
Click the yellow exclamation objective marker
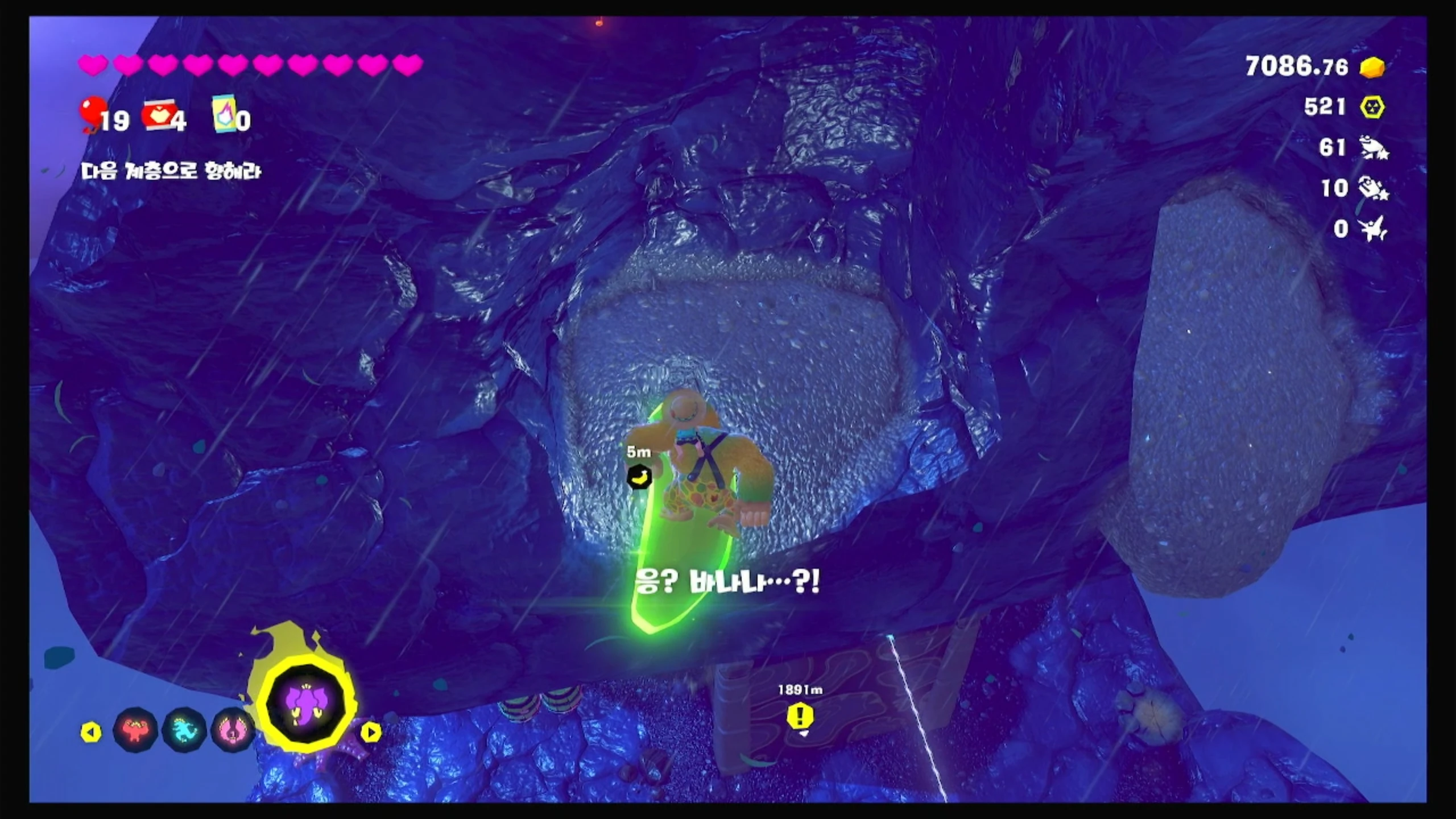click(x=800, y=716)
